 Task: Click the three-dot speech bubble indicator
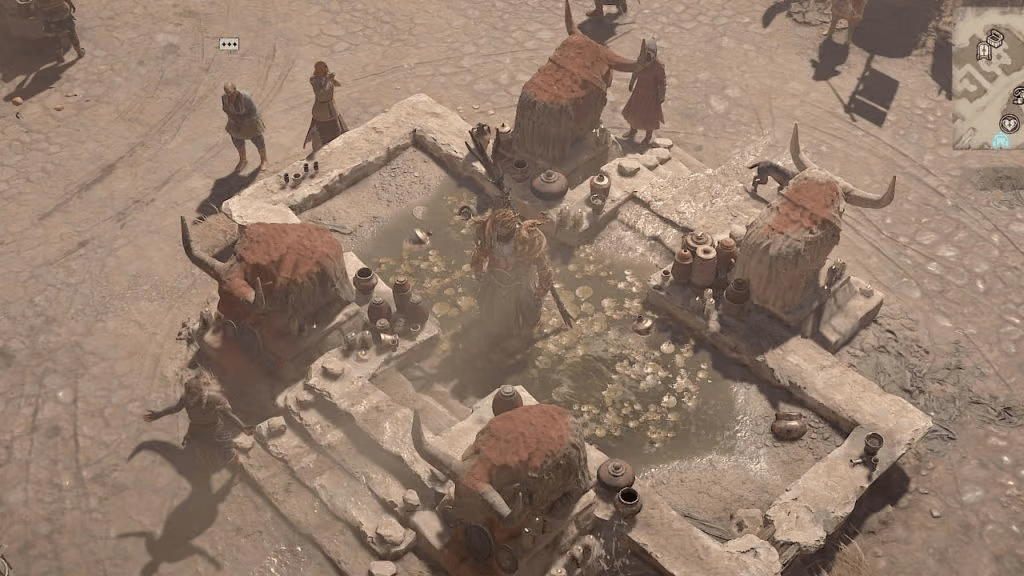point(229,44)
